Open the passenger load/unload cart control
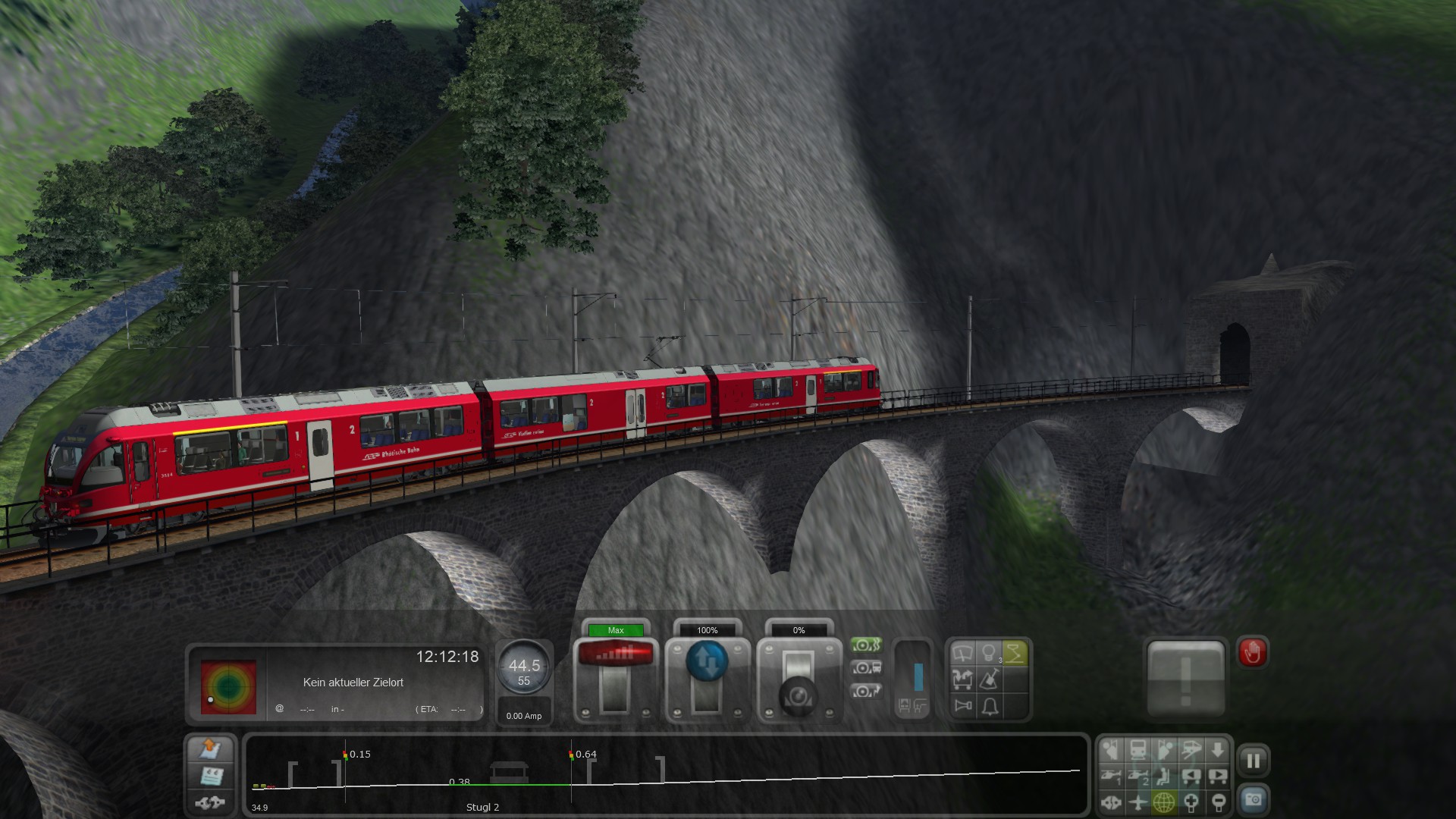This screenshot has width=1456, height=819. pos(962,679)
